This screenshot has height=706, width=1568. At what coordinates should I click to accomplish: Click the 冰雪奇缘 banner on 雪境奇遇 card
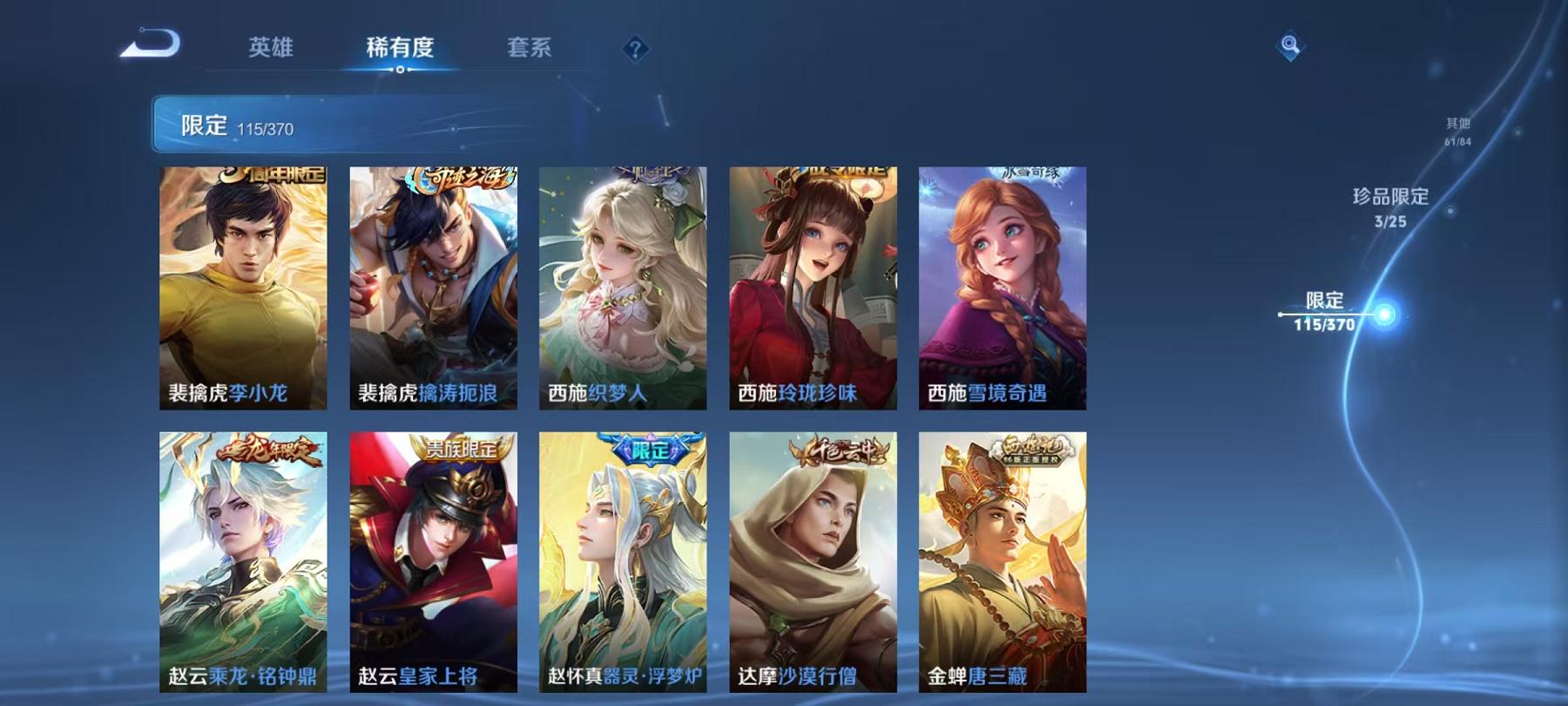tap(1024, 173)
